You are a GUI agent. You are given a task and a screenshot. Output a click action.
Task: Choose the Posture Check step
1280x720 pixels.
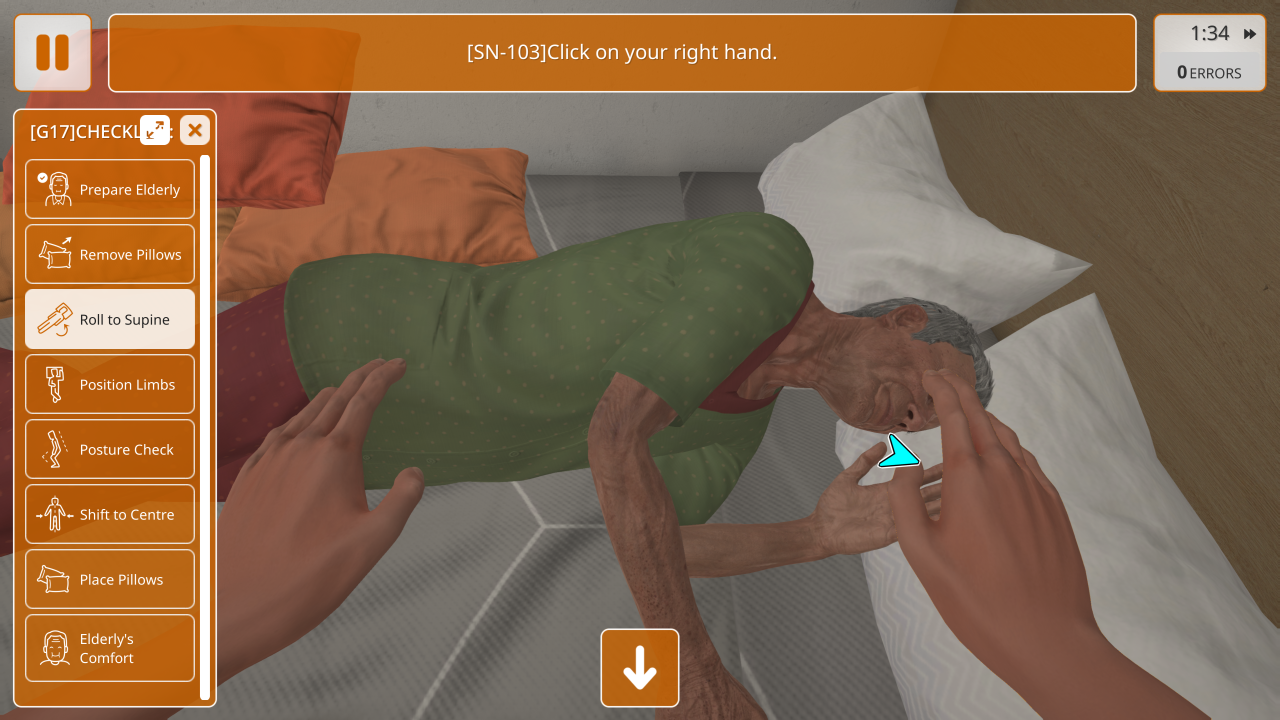[x=110, y=449]
